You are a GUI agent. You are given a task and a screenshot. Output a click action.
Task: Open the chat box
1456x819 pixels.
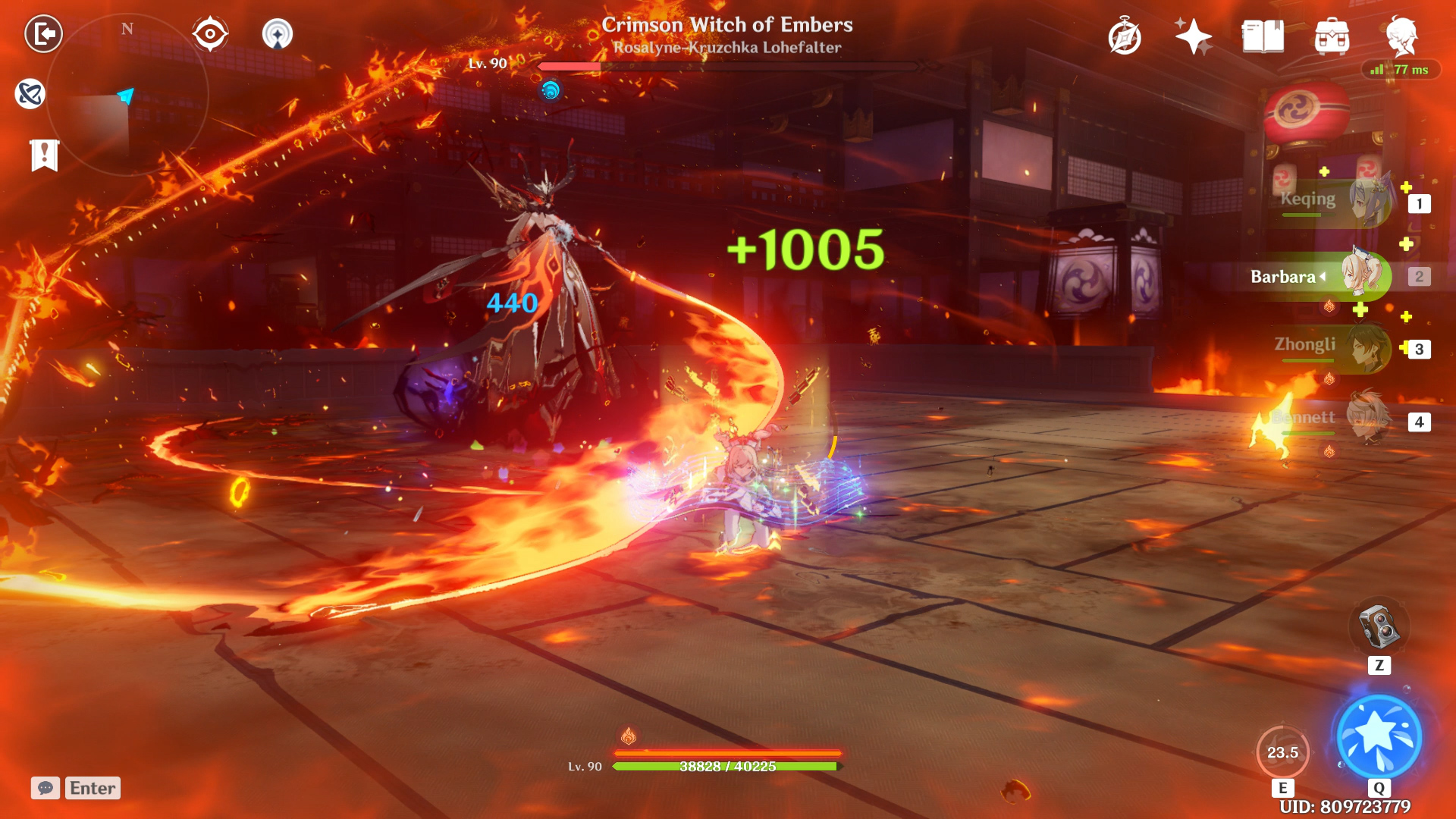click(x=45, y=788)
